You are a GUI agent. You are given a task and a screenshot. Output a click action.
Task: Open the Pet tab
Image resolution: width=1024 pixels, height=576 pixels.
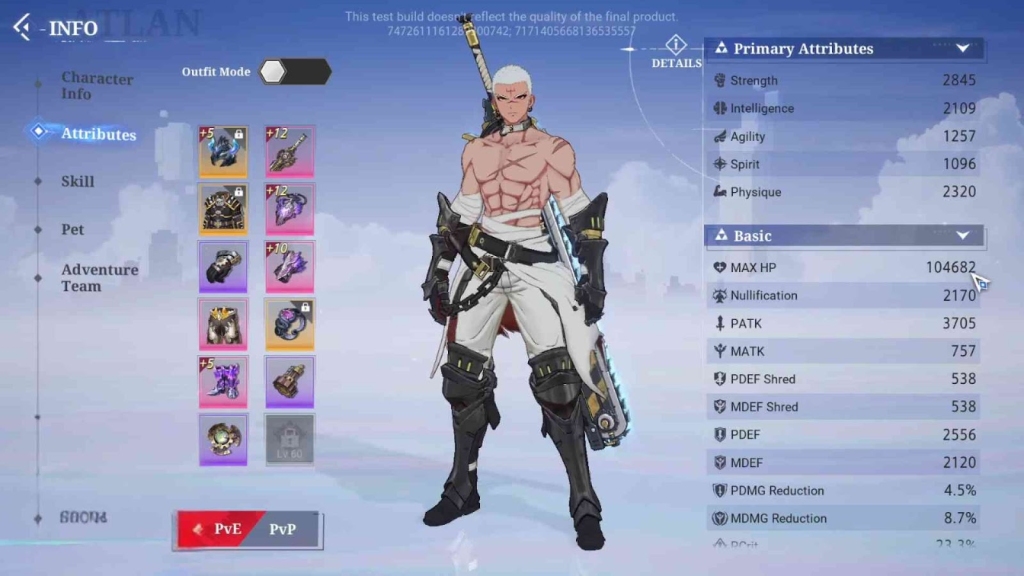point(73,230)
